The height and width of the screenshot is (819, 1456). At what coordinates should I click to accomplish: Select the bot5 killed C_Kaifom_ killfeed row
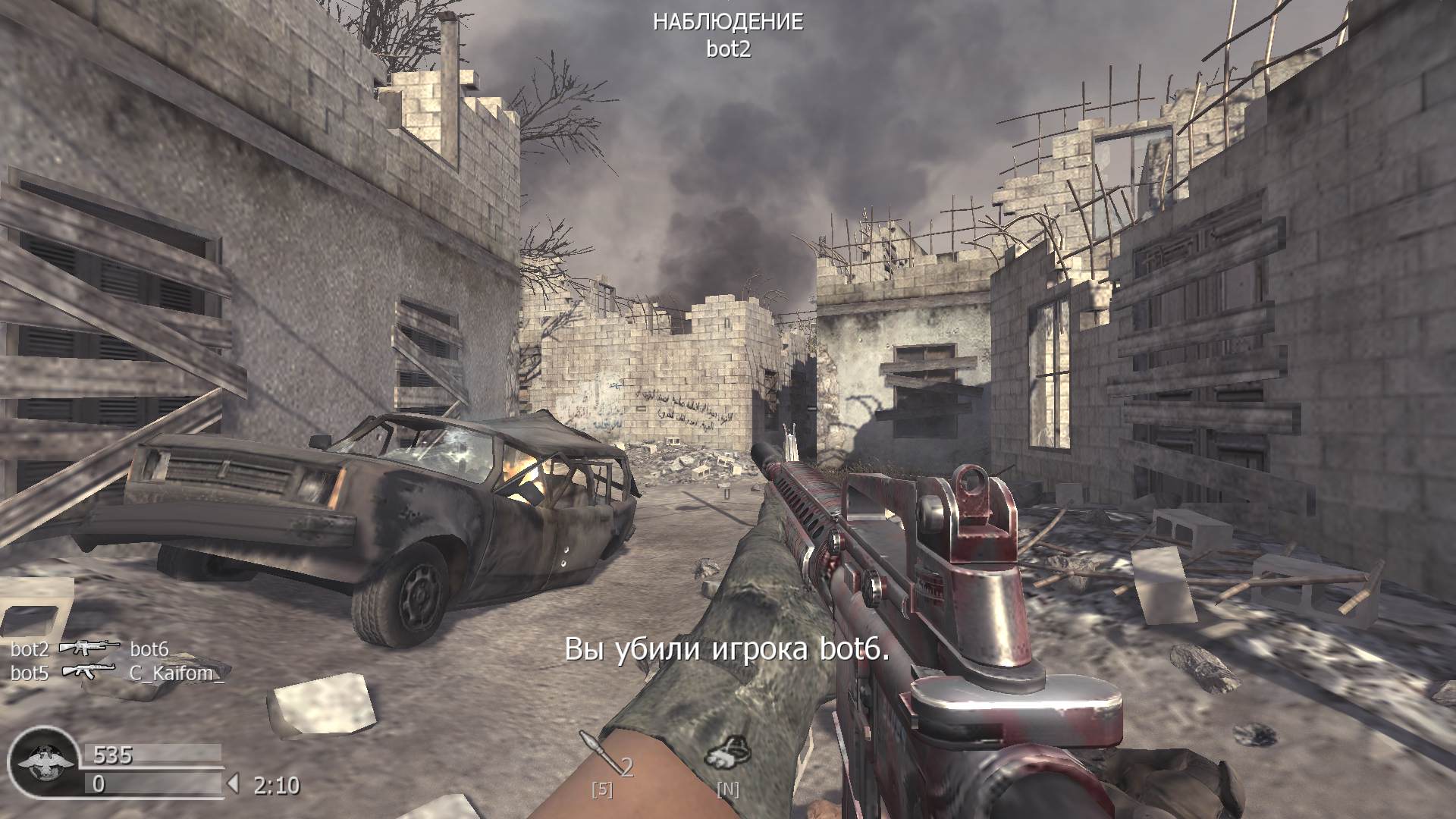pos(117,672)
